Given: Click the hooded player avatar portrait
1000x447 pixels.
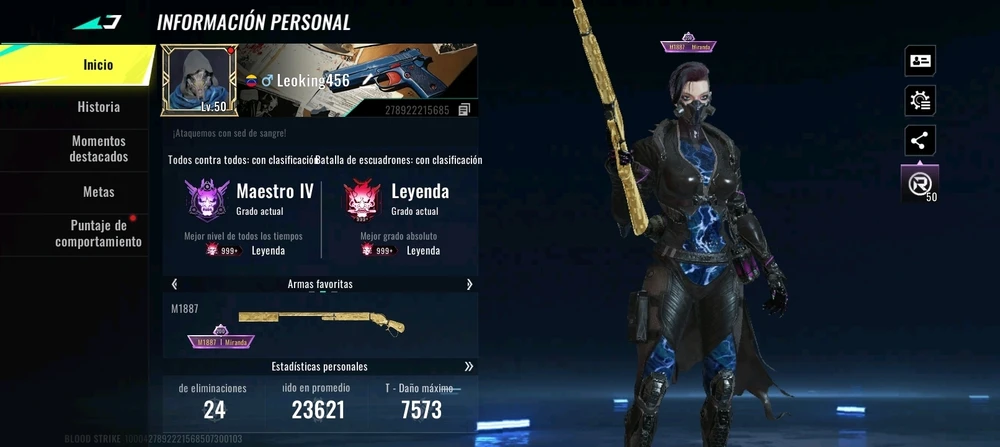Looking at the screenshot, I should tap(200, 80).
